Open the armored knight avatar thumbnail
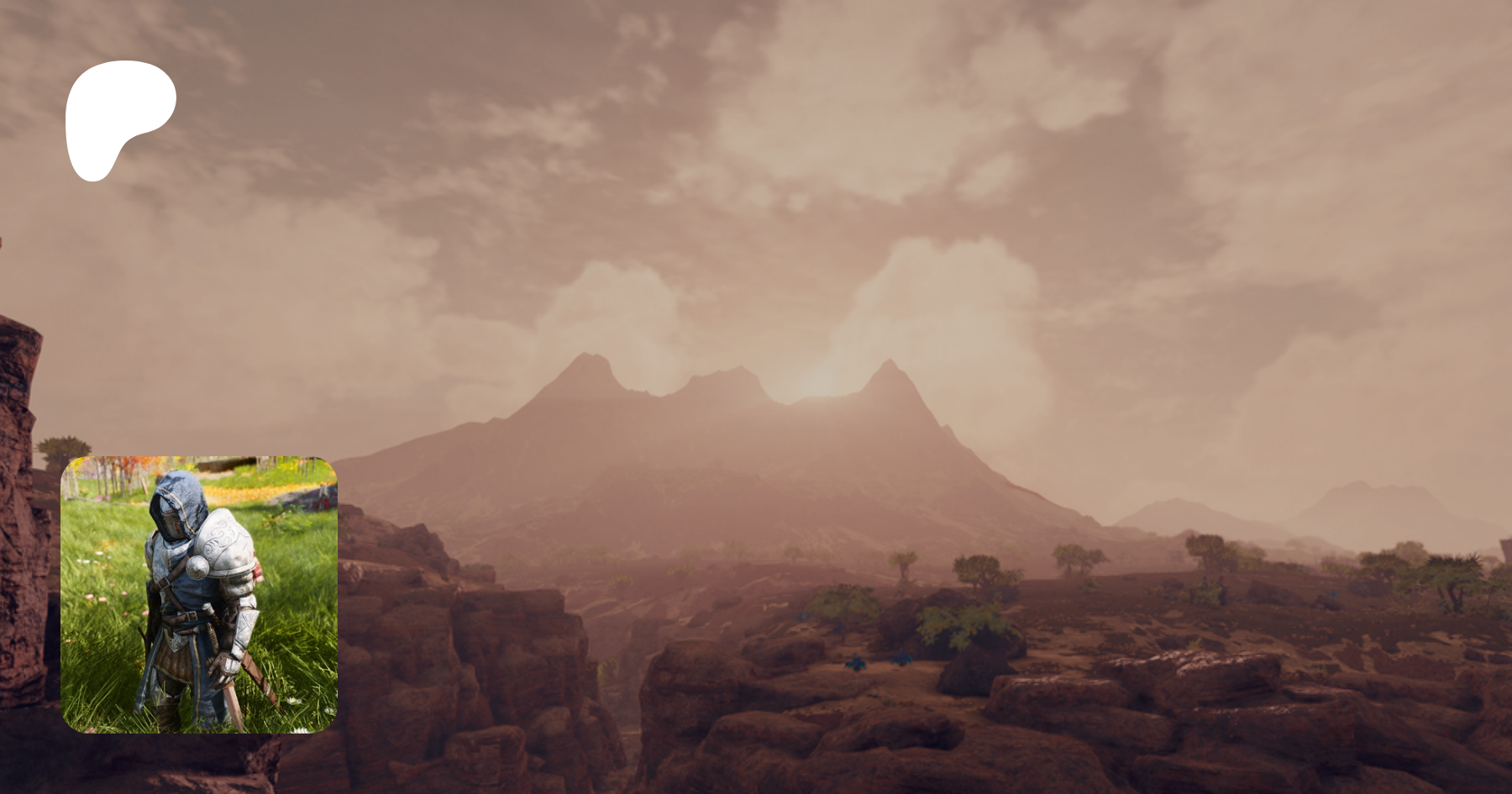The image size is (1512, 794). 199,594
